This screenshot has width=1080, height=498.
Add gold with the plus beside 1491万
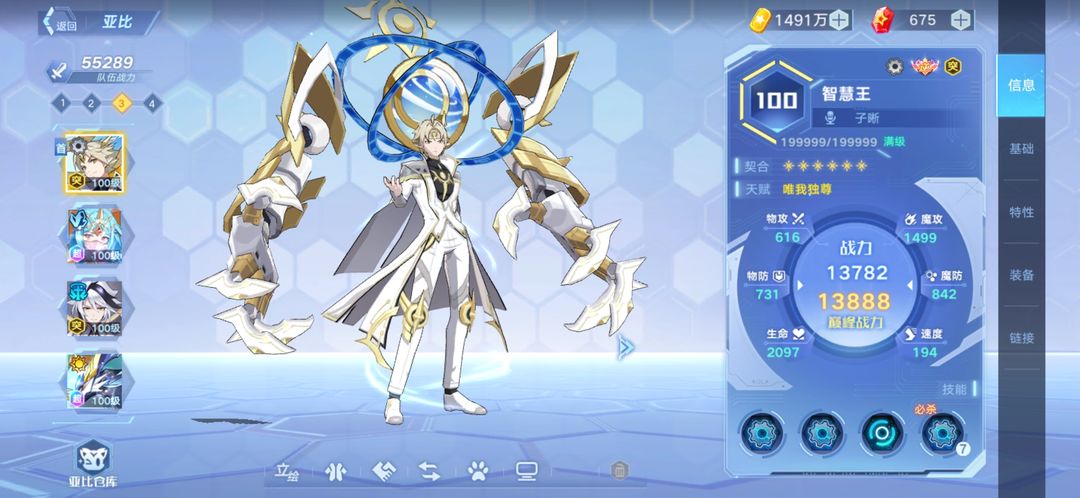(839, 19)
